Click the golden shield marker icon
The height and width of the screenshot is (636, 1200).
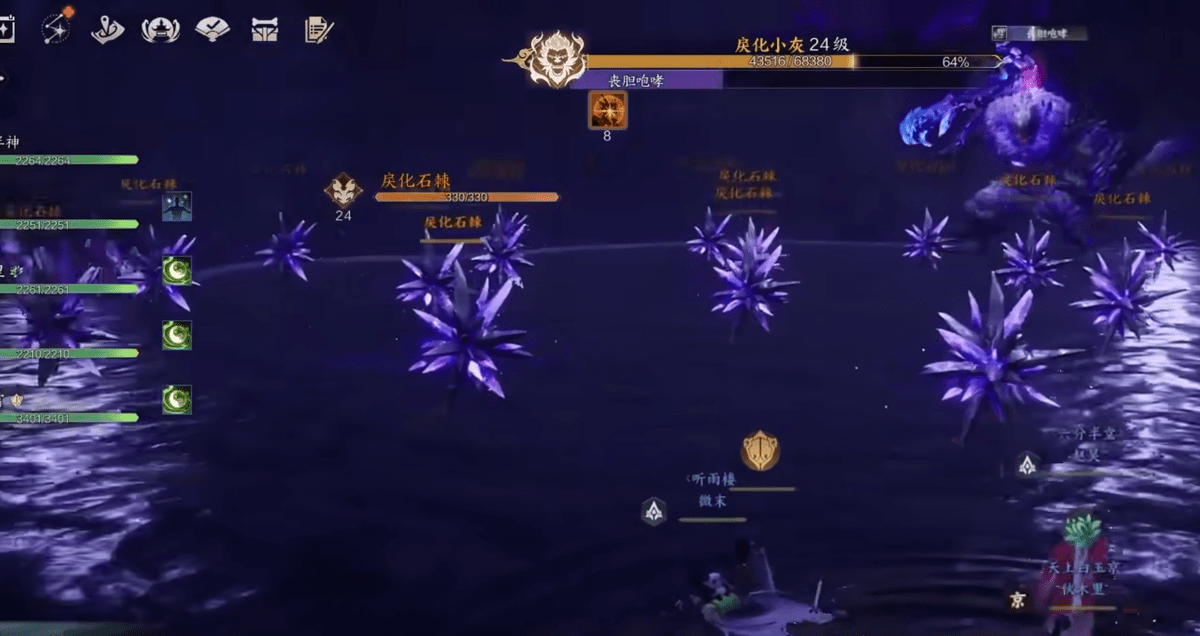pyautogui.click(x=760, y=451)
